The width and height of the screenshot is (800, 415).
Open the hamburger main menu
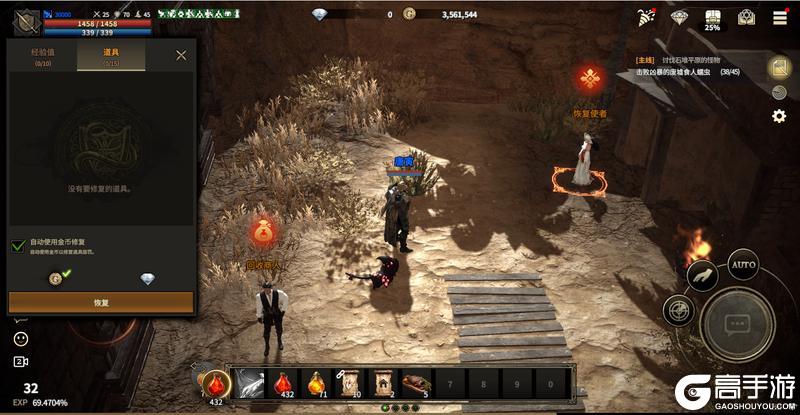[x=778, y=17]
